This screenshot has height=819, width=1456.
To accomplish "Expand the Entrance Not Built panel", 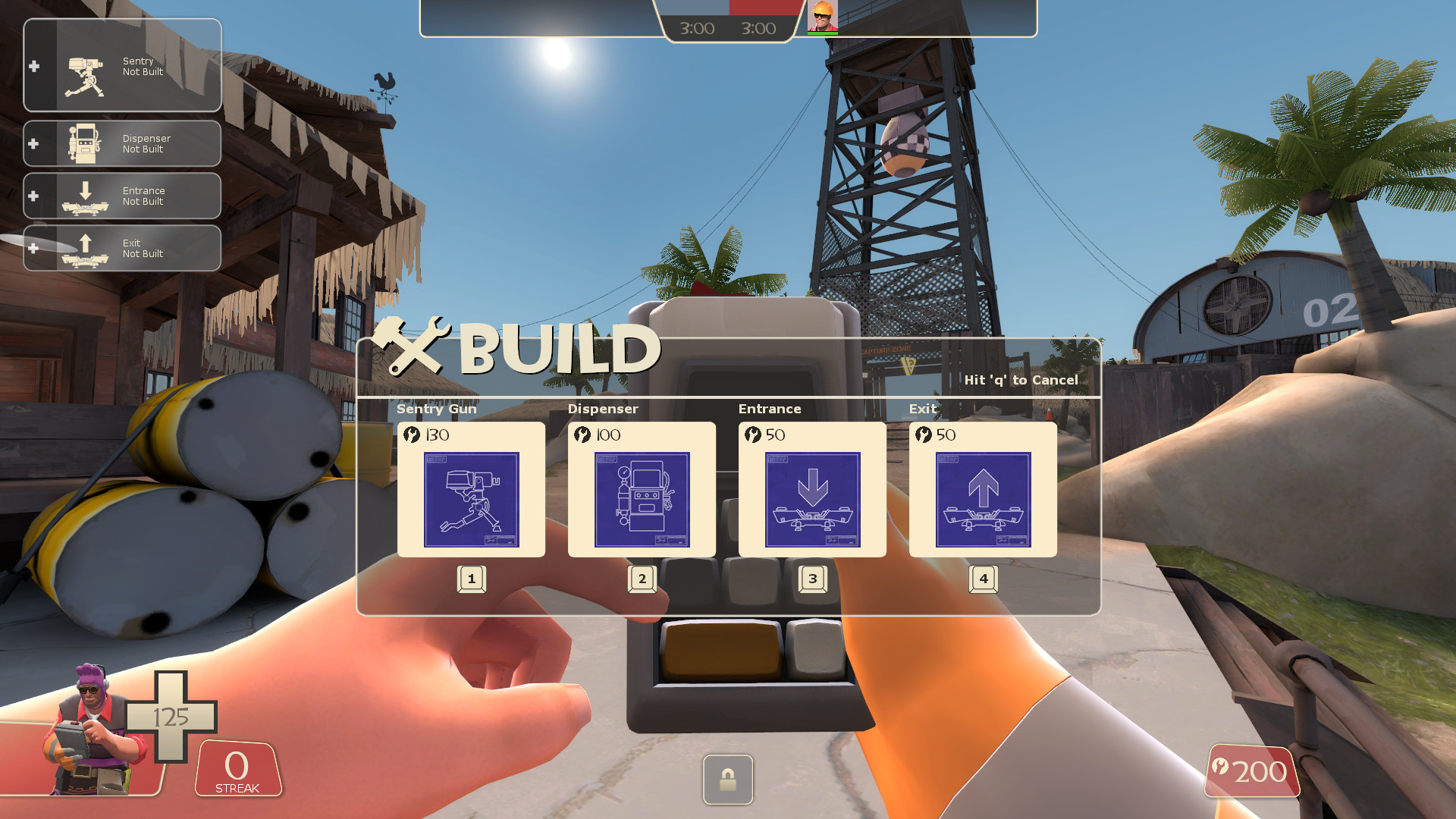I will [121, 196].
